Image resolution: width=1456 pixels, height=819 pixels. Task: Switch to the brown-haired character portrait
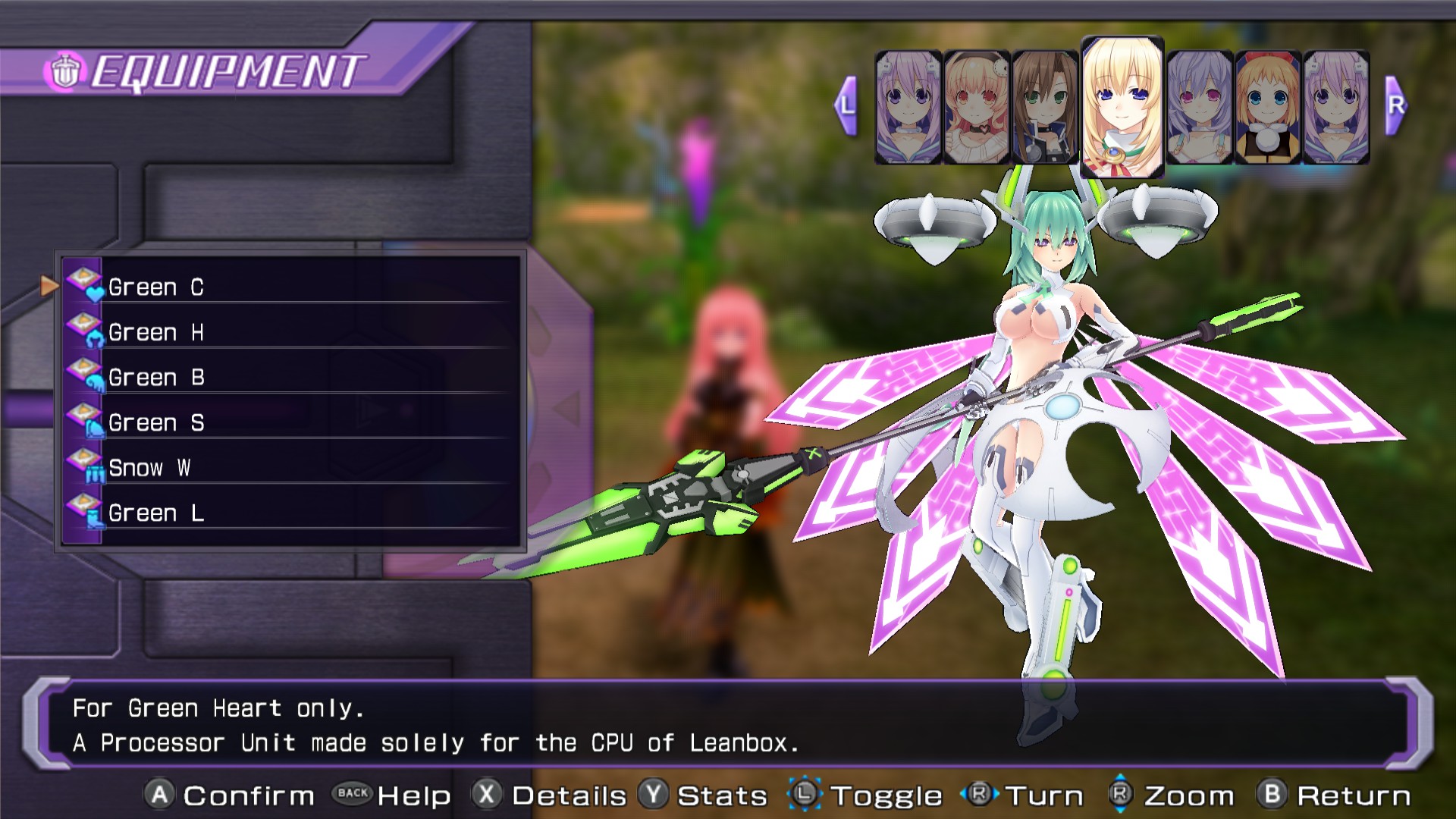pyautogui.click(x=1044, y=107)
